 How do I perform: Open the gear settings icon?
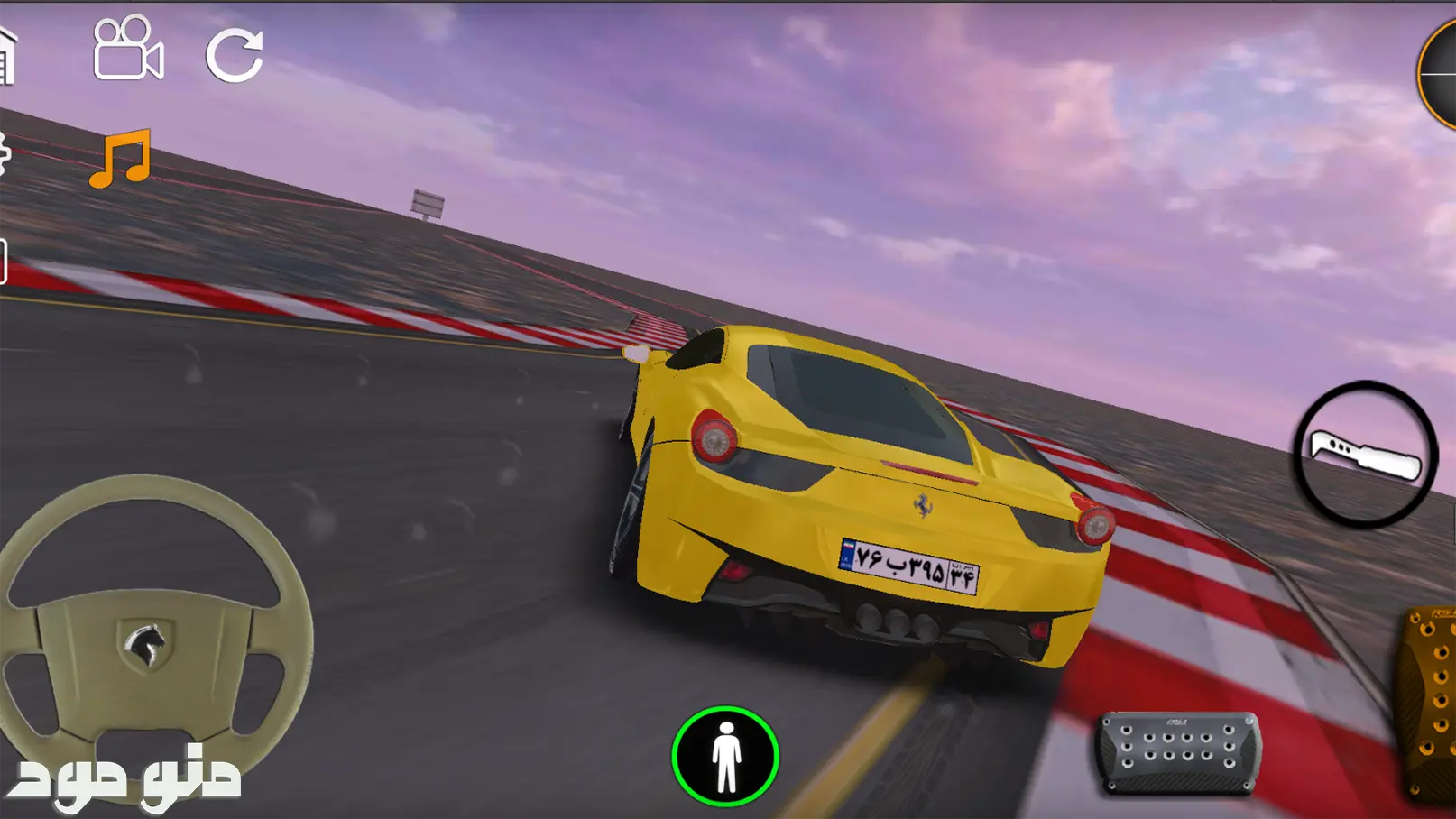(x=4, y=153)
